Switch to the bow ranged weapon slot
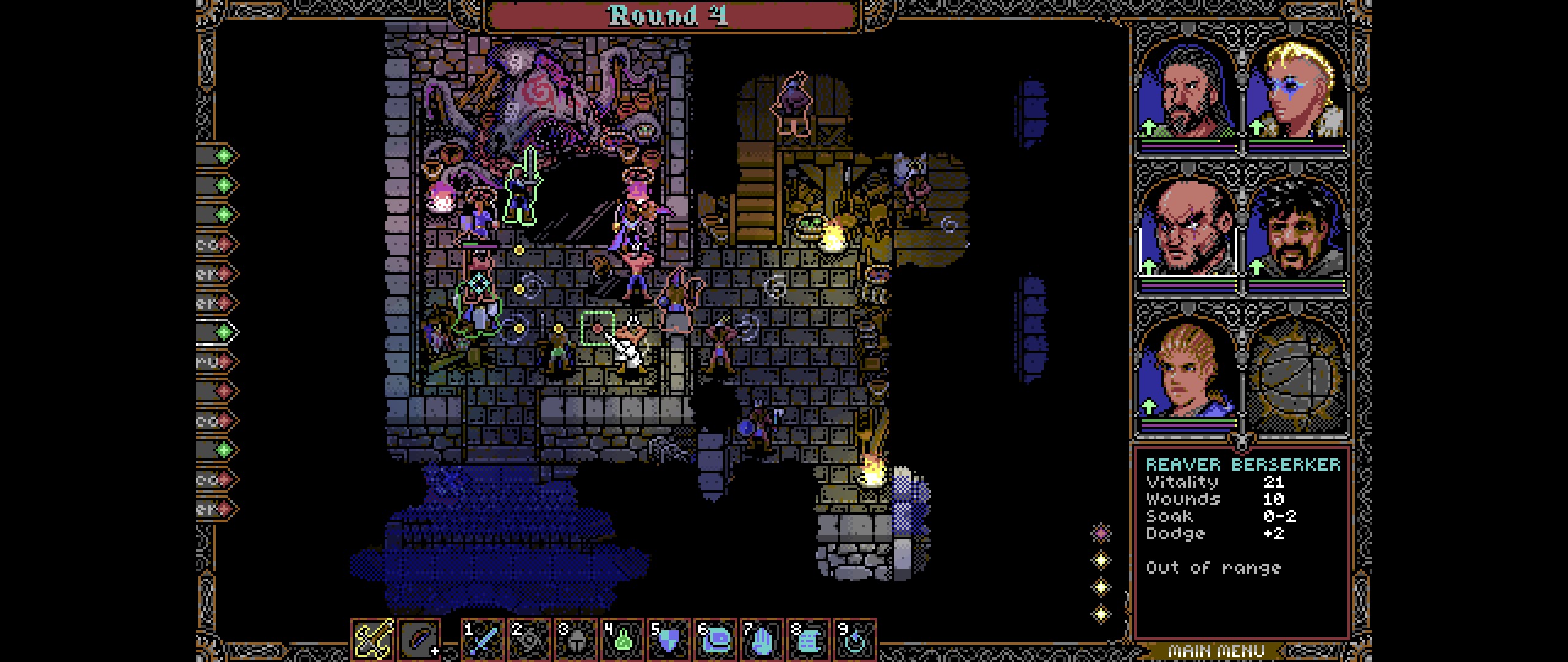This screenshot has height=662, width=1568. pyautogui.click(x=419, y=639)
